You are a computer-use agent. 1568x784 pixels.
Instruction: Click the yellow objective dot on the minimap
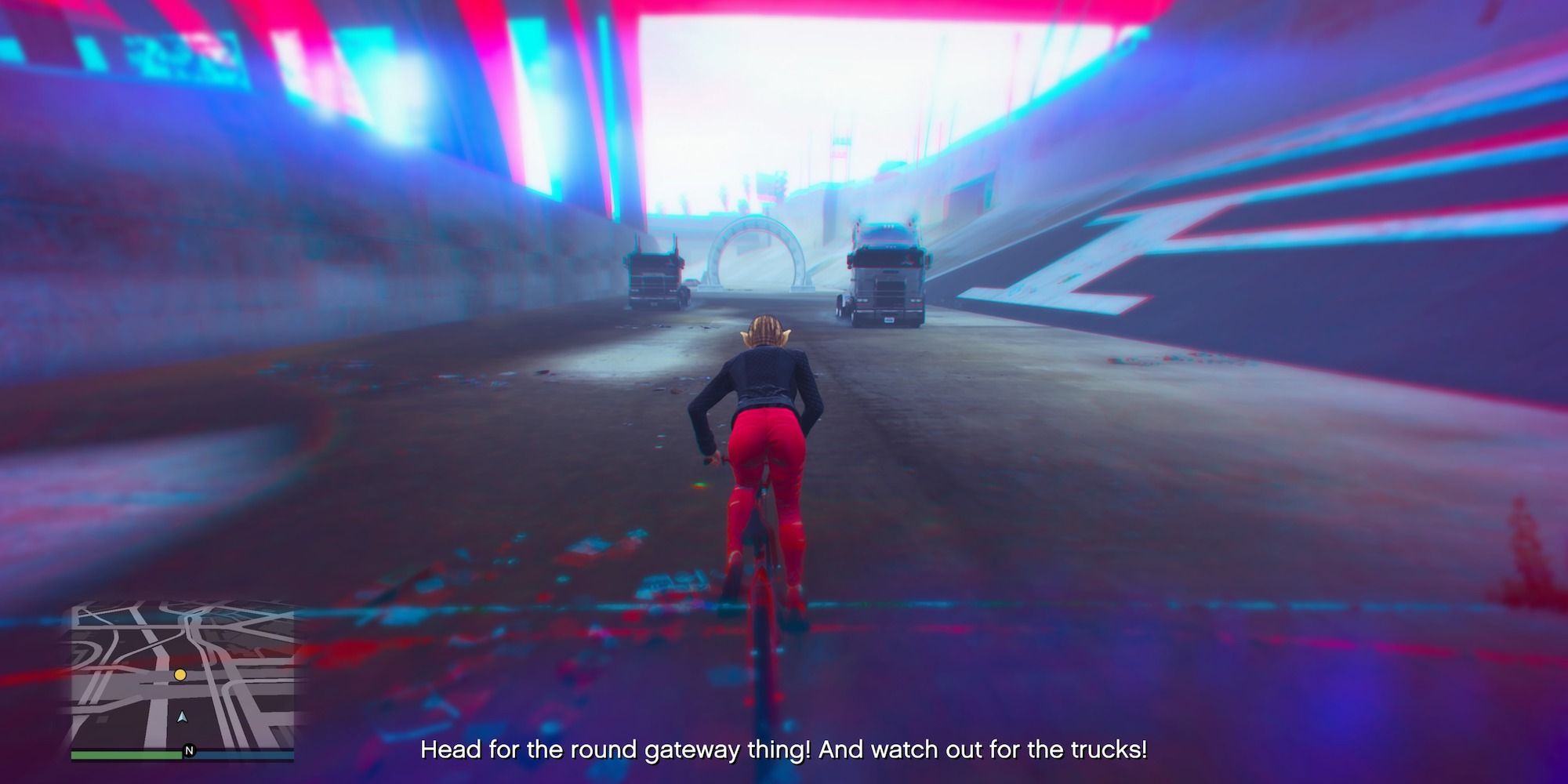click(180, 676)
